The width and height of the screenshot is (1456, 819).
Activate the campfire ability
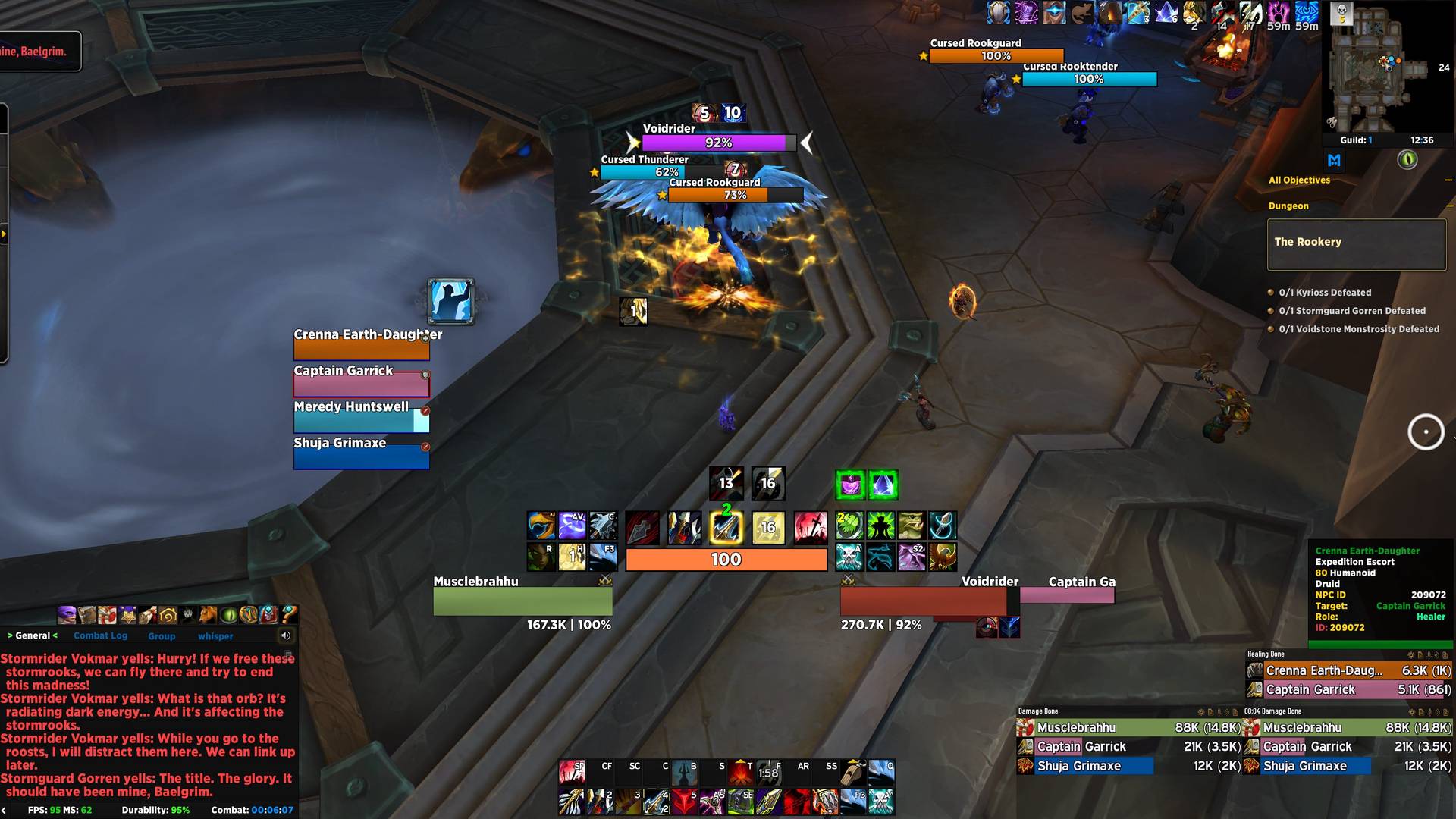pos(740,773)
